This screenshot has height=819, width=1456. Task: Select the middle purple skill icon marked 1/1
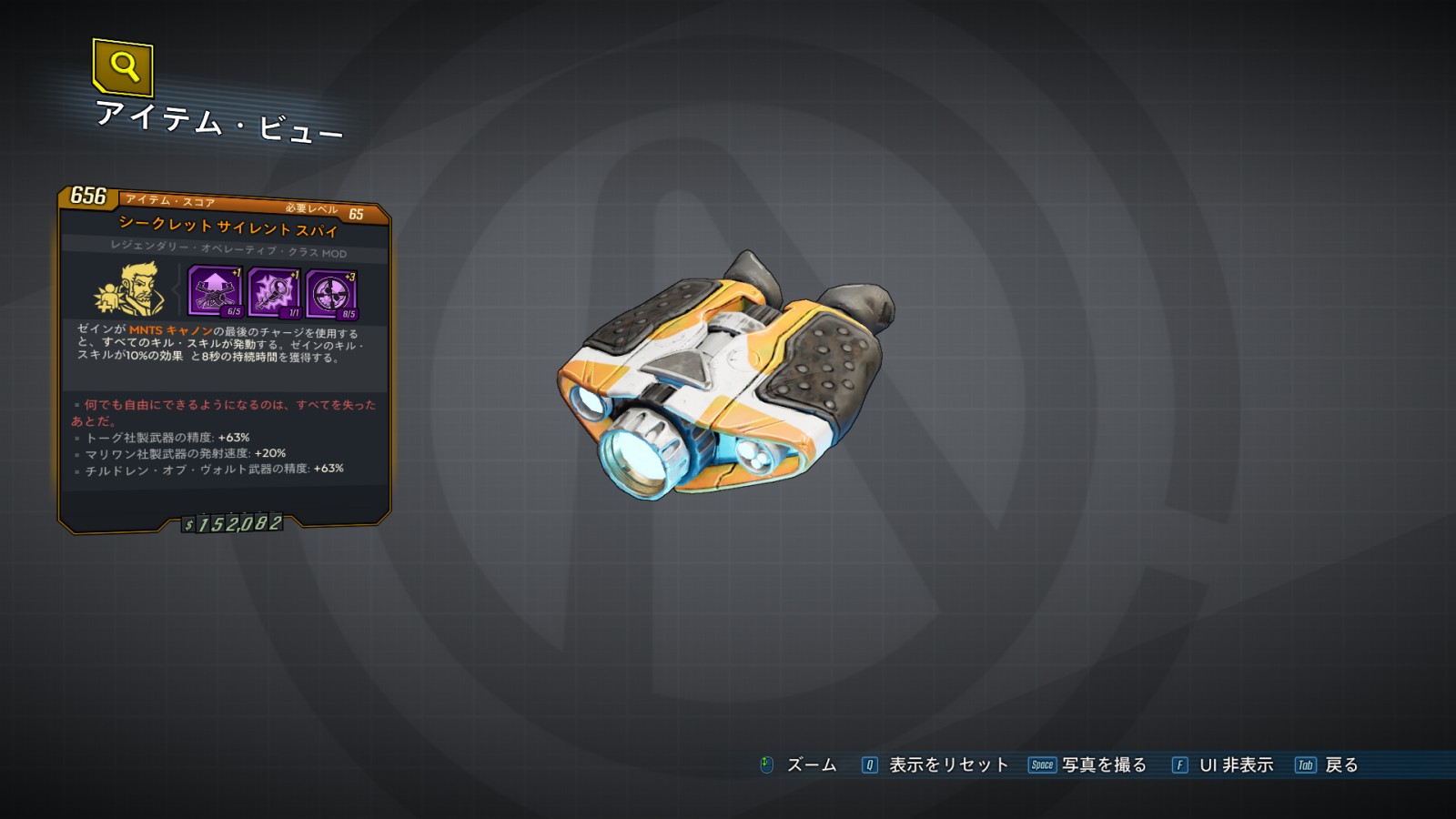click(x=273, y=292)
